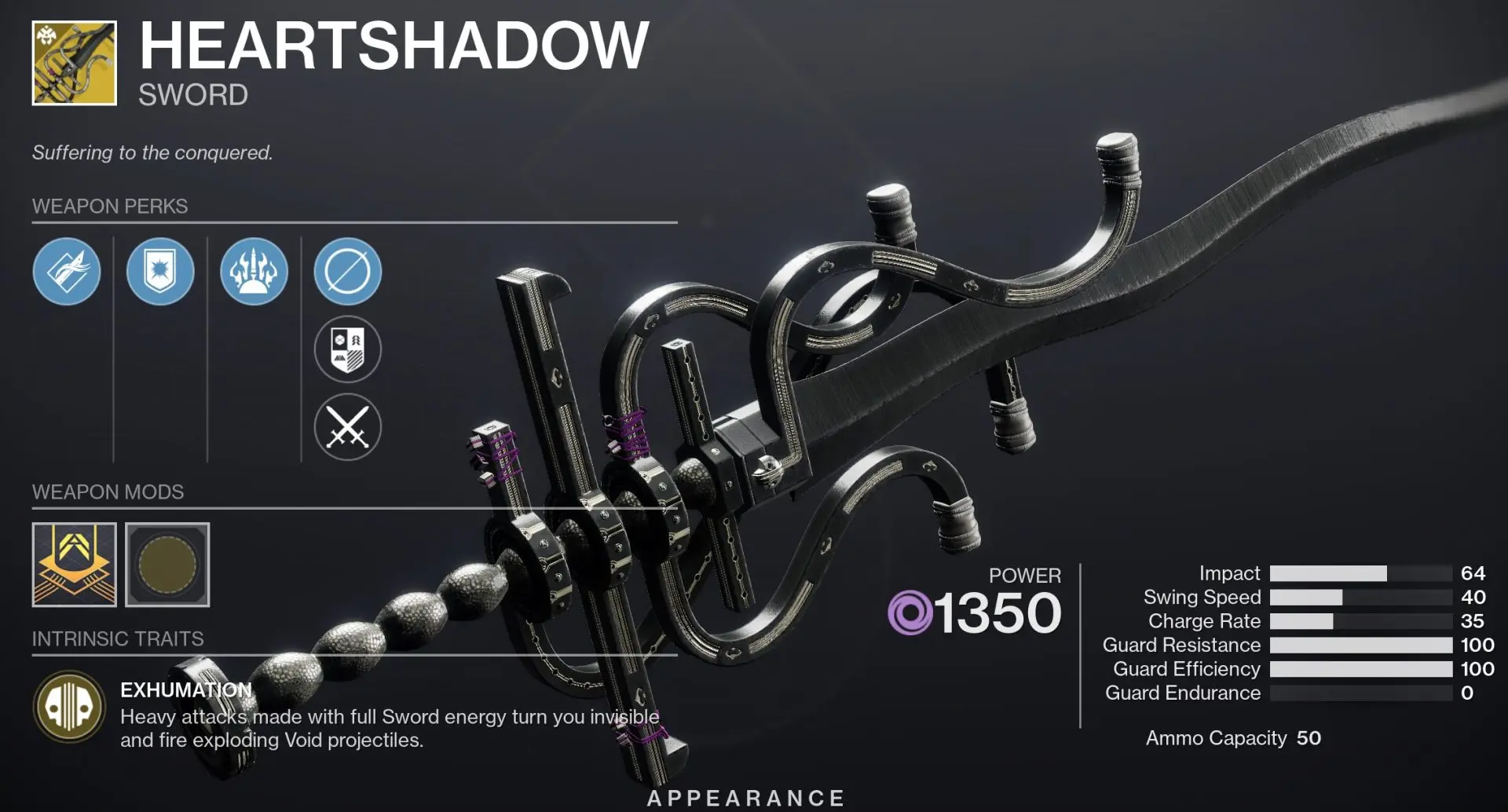This screenshot has width=1508, height=812.
Task: Collapse the Intrinsic Traits section
Action: [118, 638]
